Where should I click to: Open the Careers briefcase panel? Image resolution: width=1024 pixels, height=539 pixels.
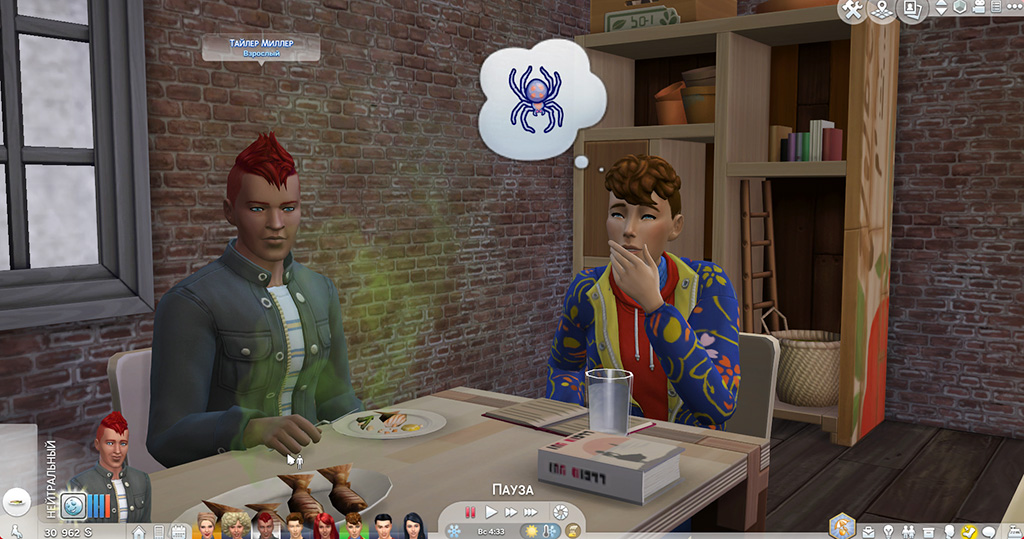click(866, 530)
